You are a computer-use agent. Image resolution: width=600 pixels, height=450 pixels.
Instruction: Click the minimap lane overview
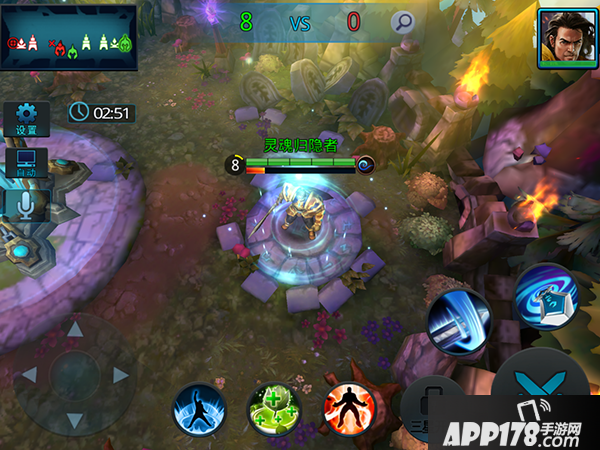tap(69, 37)
